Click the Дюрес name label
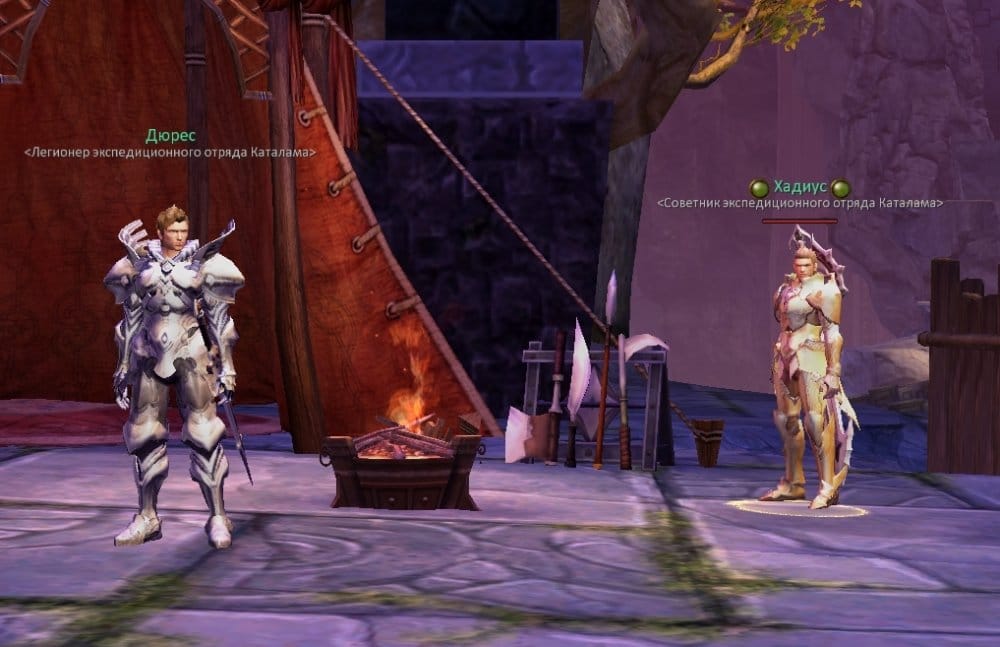1000x647 pixels. pyautogui.click(x=170, y=136)
